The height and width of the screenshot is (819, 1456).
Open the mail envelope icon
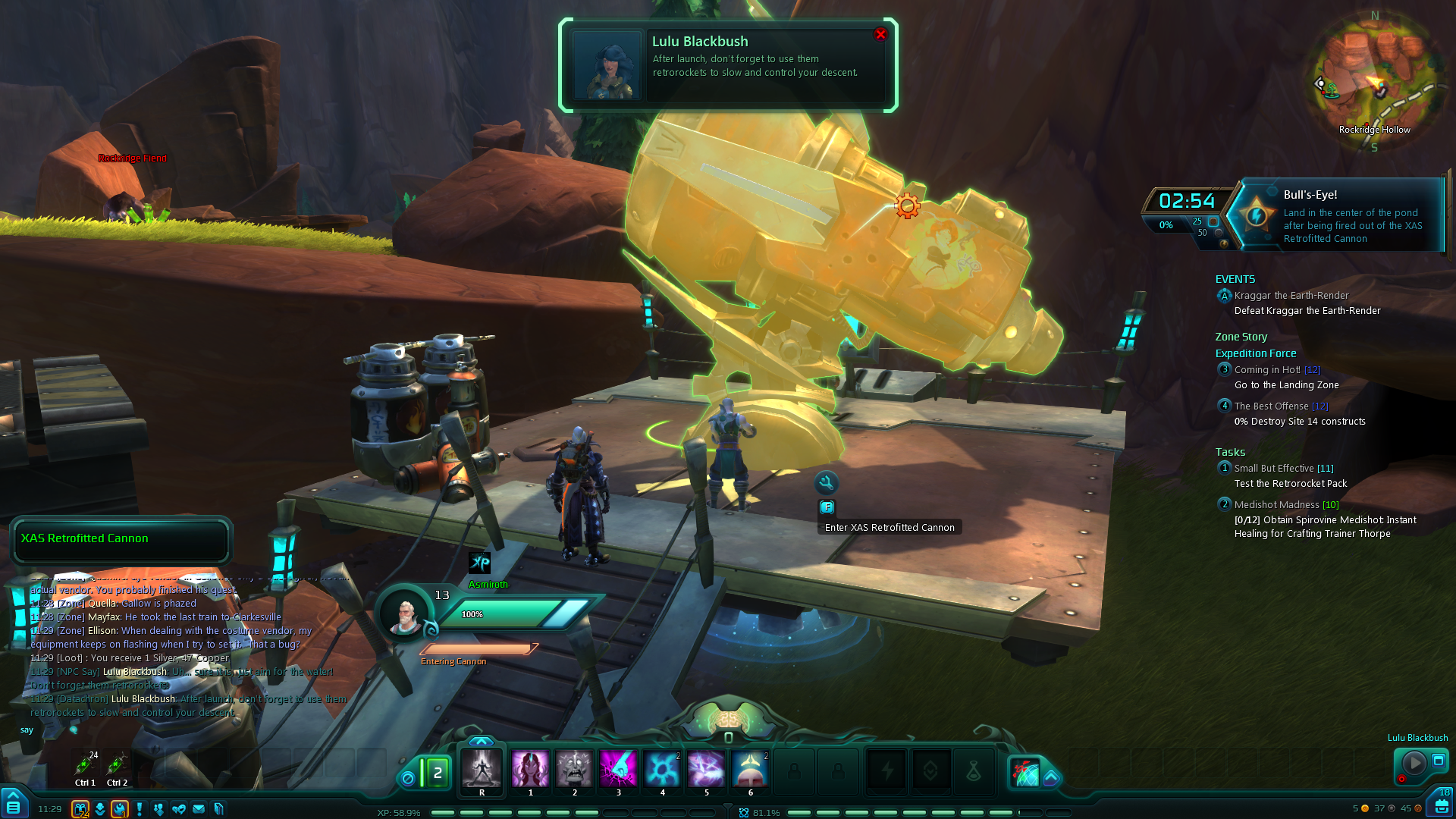199,809
